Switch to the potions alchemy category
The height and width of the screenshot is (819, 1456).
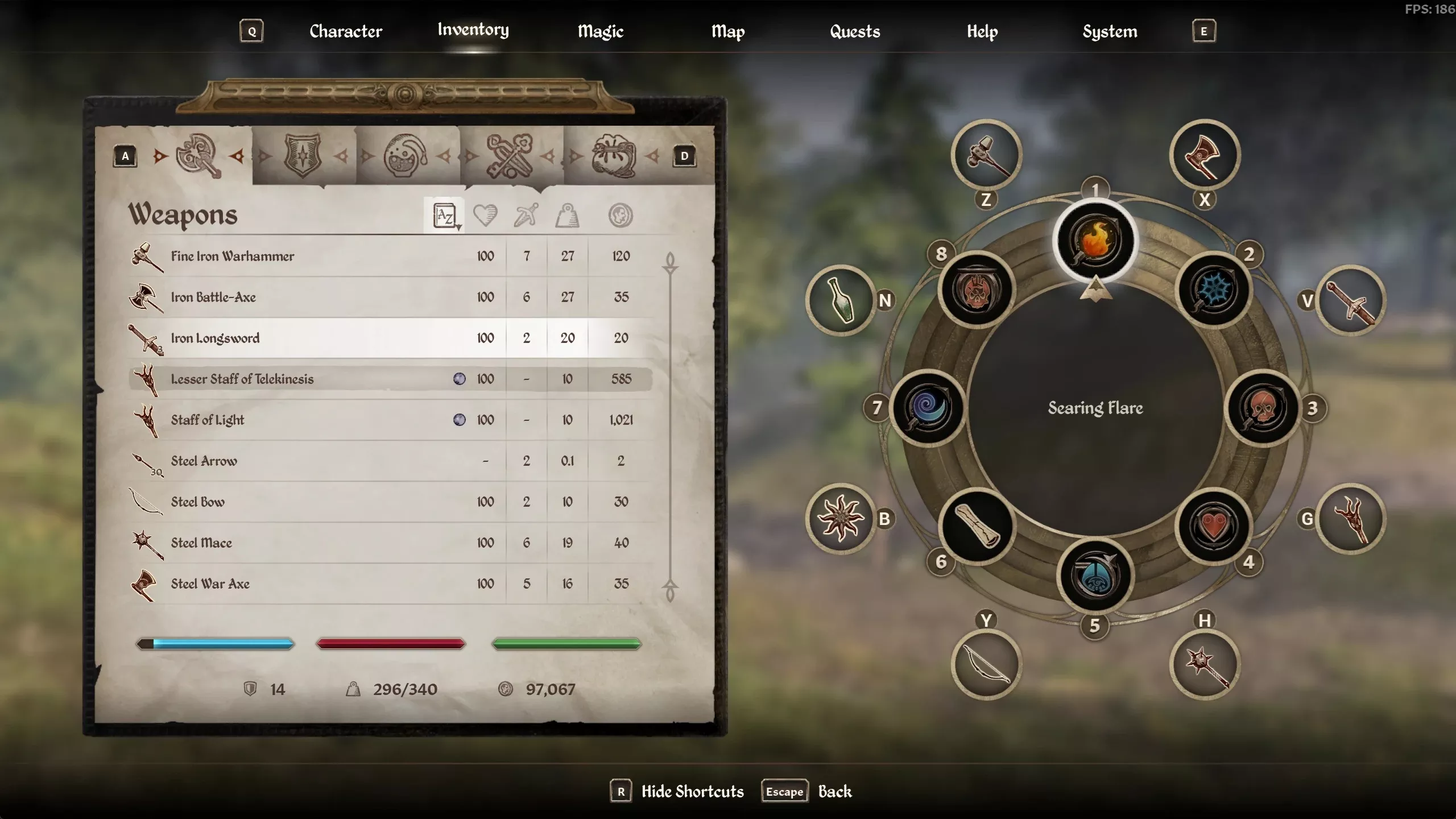tap(405, 155)
